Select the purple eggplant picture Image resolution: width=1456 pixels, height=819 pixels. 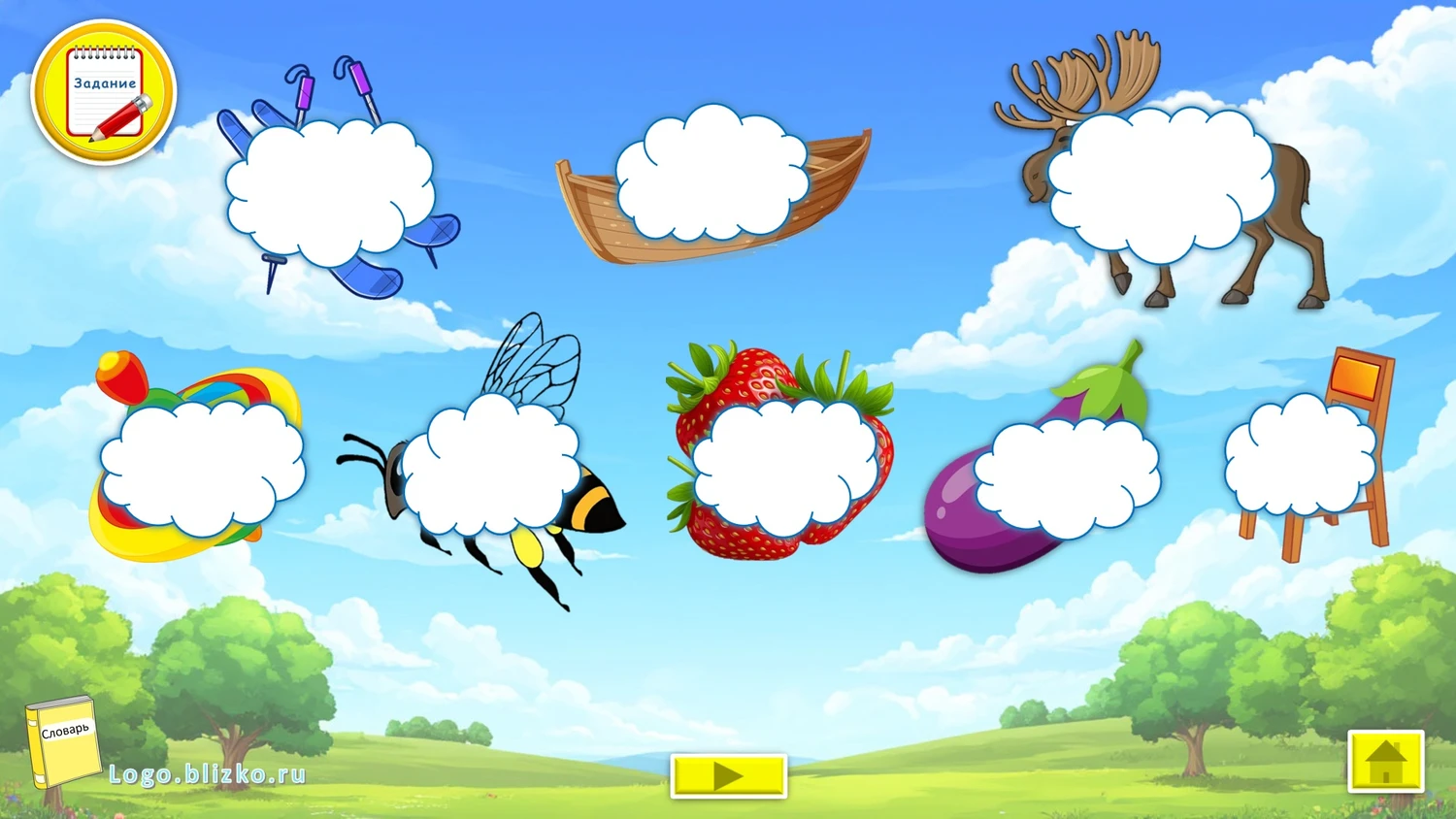click(1066, 475)
